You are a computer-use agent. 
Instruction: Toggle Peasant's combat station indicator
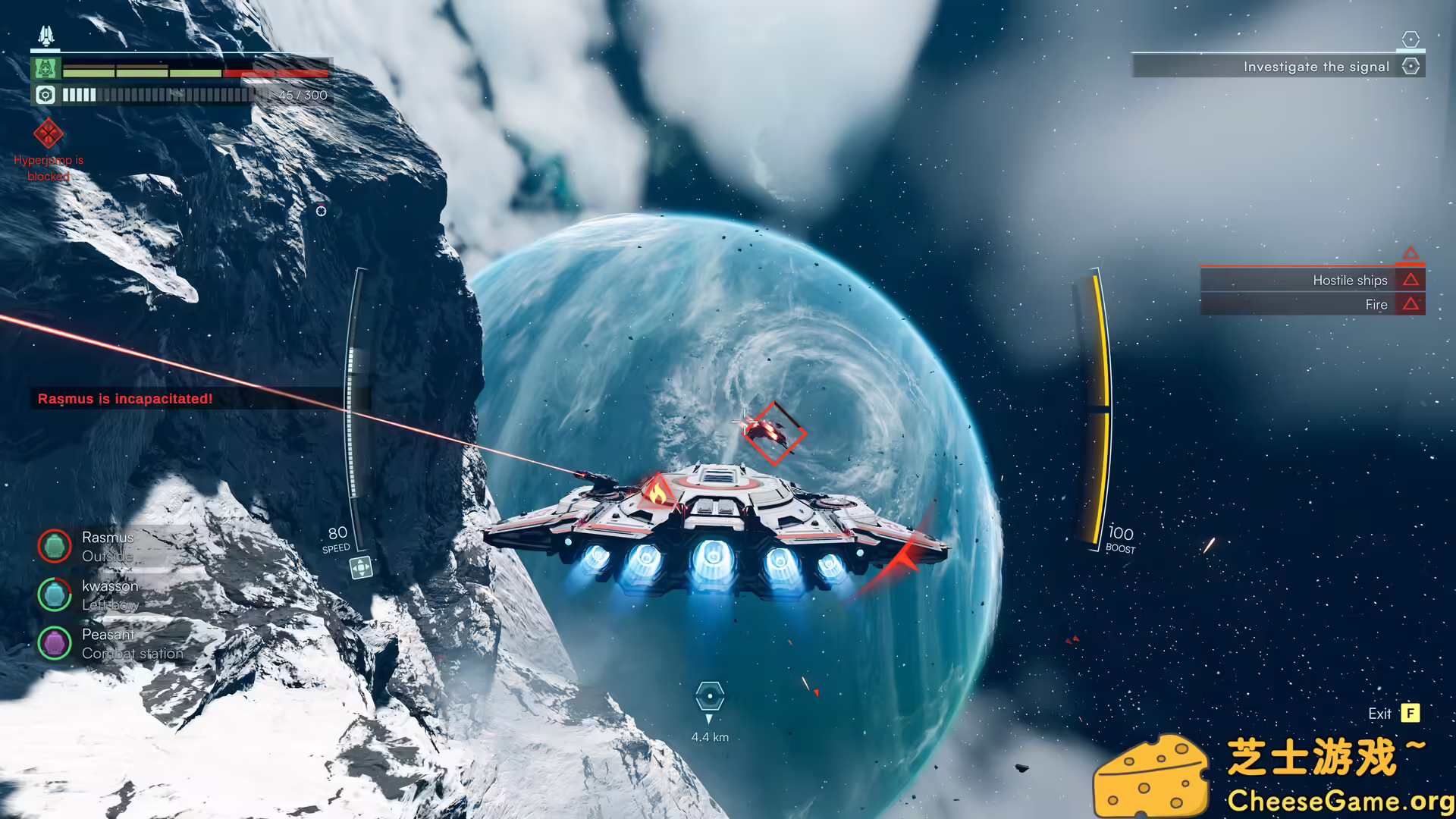55,642
